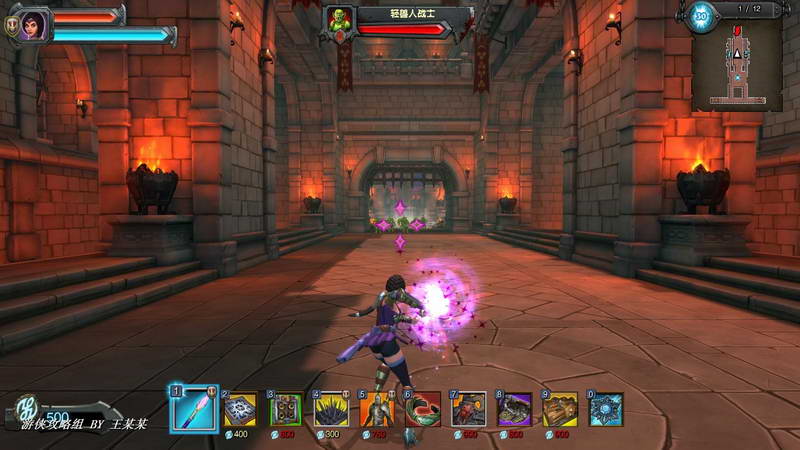Select the wooden barricade trap in slot 9

click(561, 409)
